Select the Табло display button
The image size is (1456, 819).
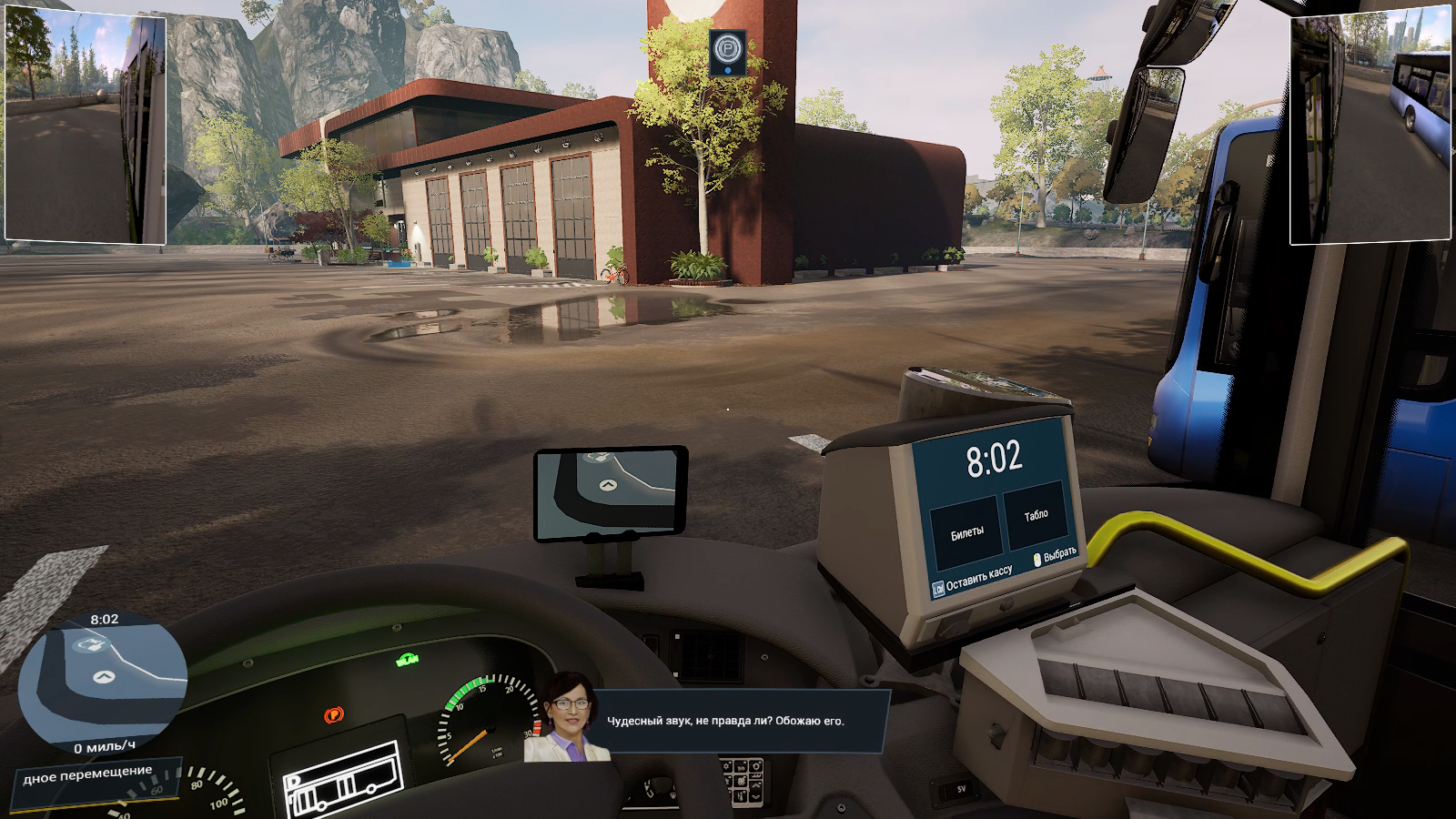(1035, 516)
